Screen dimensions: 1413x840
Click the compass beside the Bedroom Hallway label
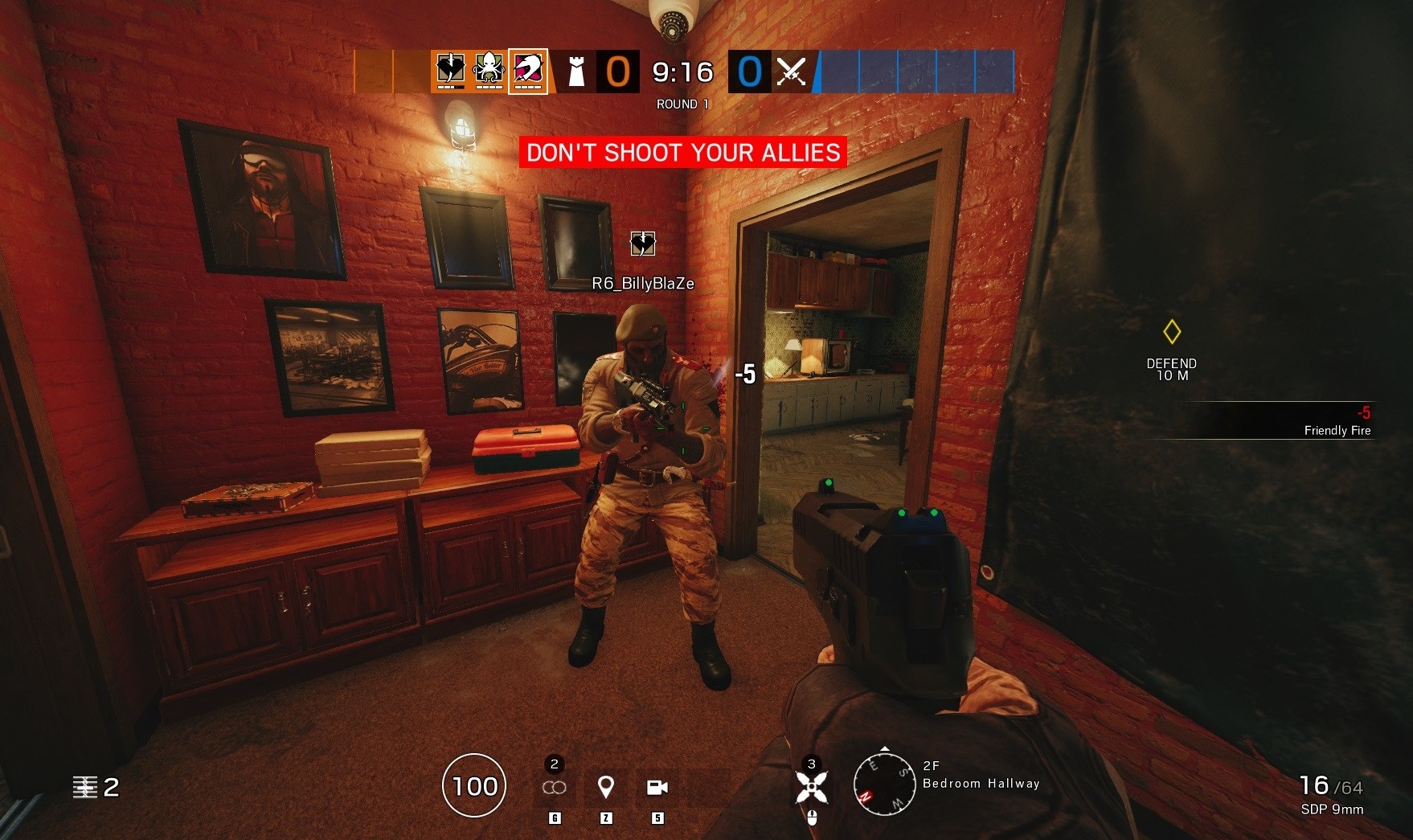887,784
